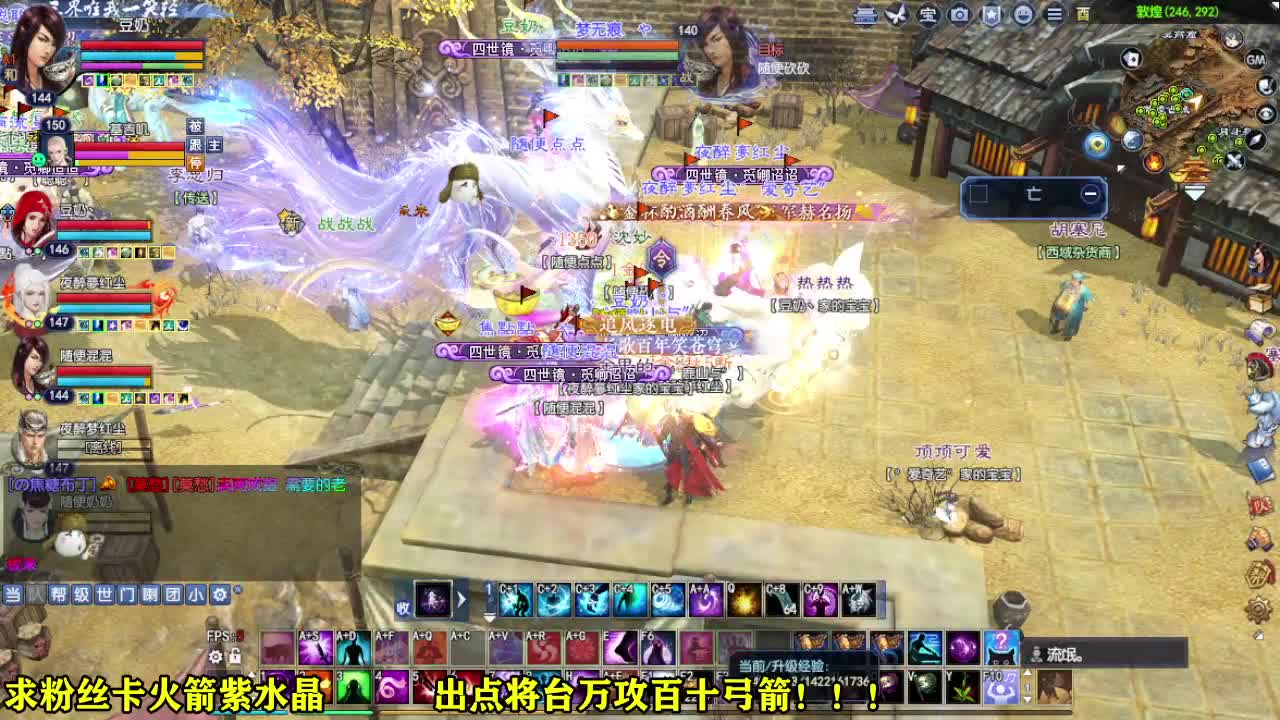Collapse the blue panel using its minus button
This screenshot has width=1280, height=720.
[1091, 193]
